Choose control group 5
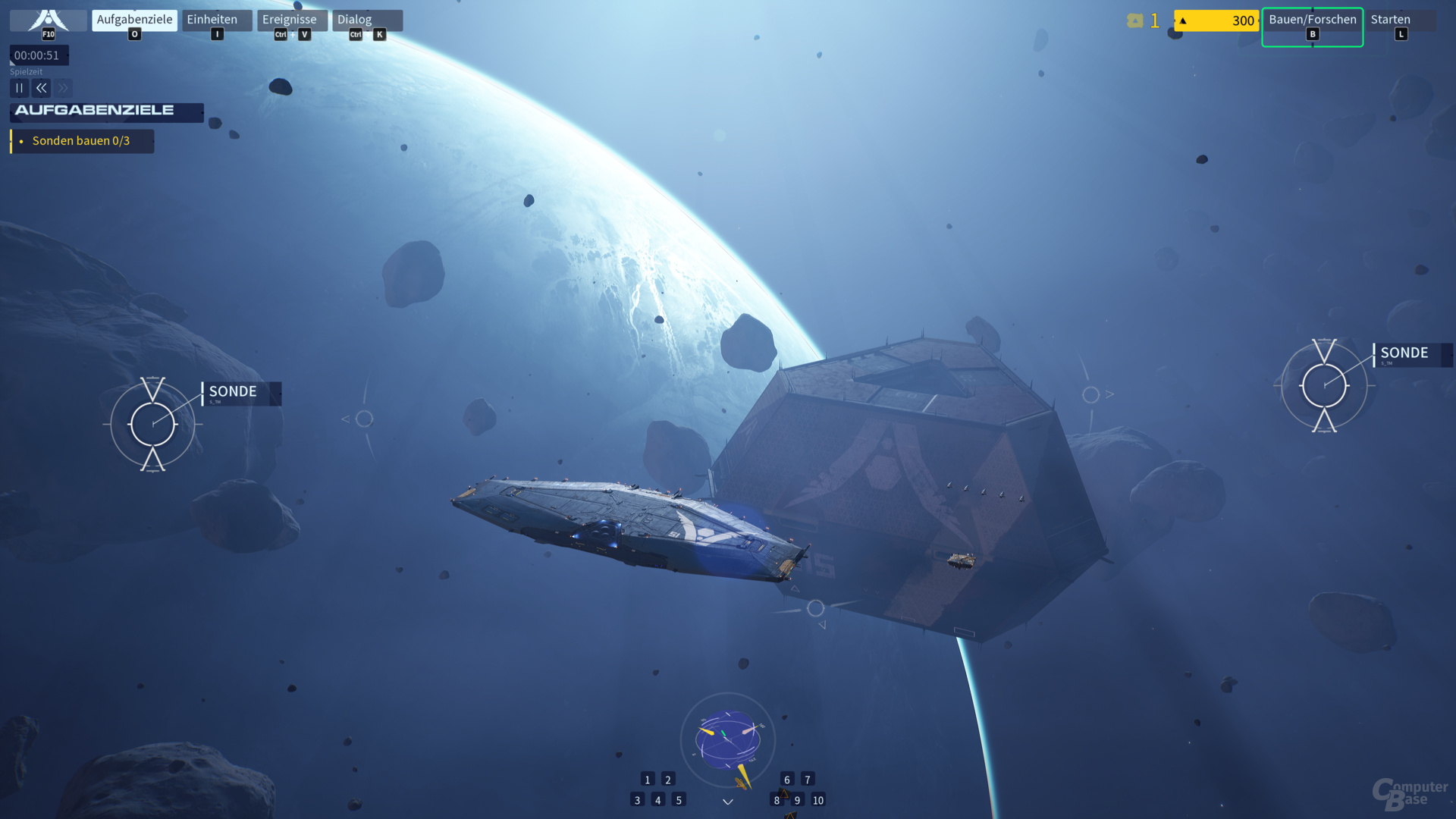The image size is (1456, 819). 679,800
